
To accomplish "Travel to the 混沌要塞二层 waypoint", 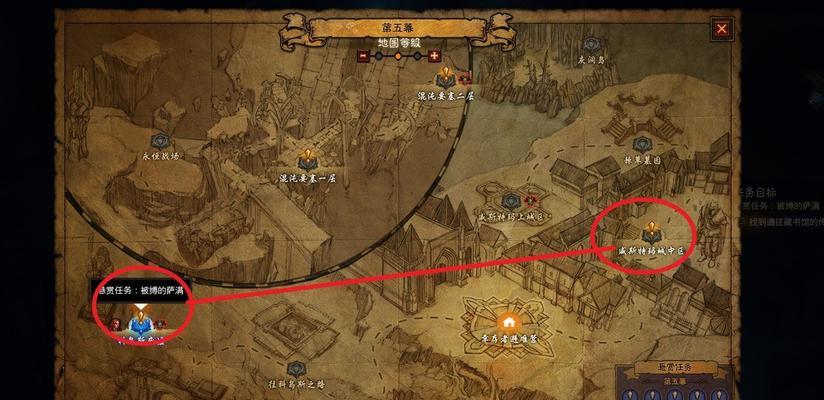I will [x=443, y=77].
